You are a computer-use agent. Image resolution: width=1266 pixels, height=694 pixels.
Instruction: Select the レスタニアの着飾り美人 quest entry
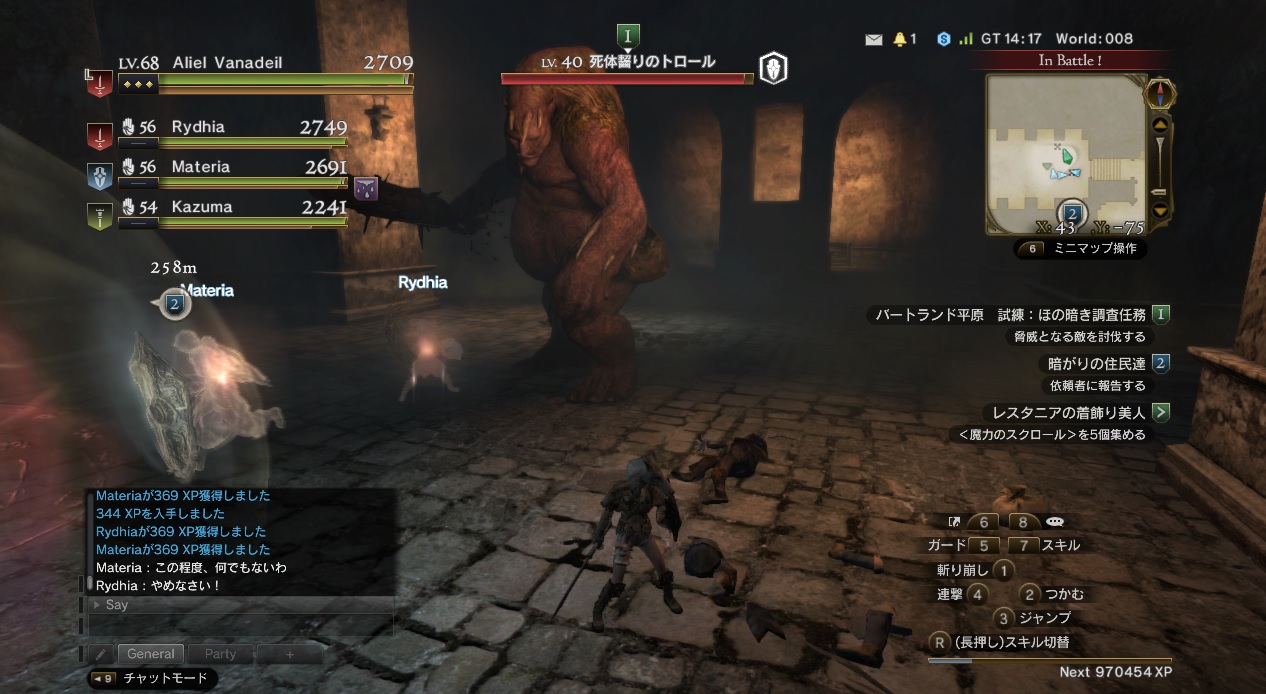(x=1065, y=412)
